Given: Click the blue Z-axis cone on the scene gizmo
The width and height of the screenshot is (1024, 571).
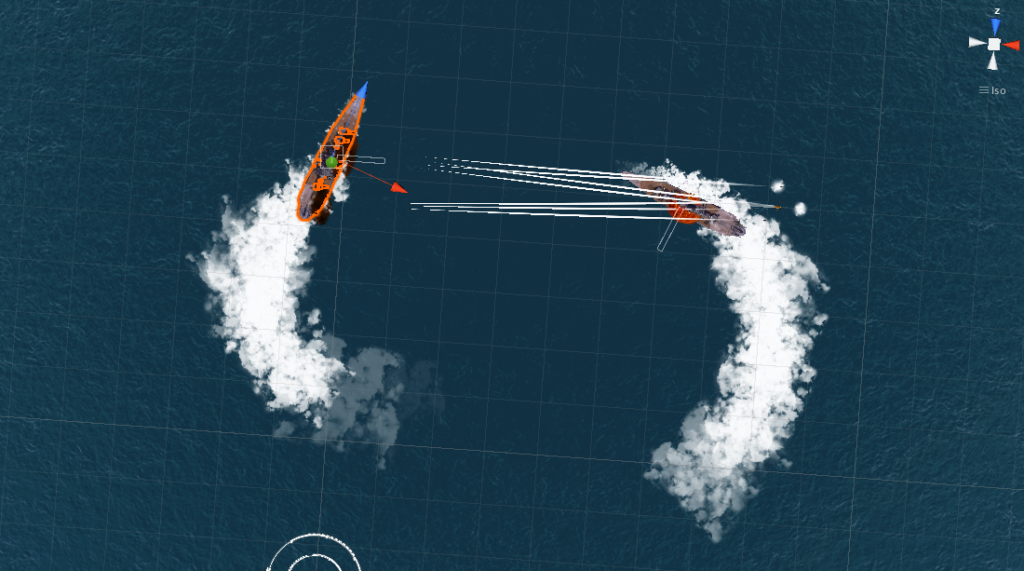Looking at the screenshot, I should (x=995, y=26).
